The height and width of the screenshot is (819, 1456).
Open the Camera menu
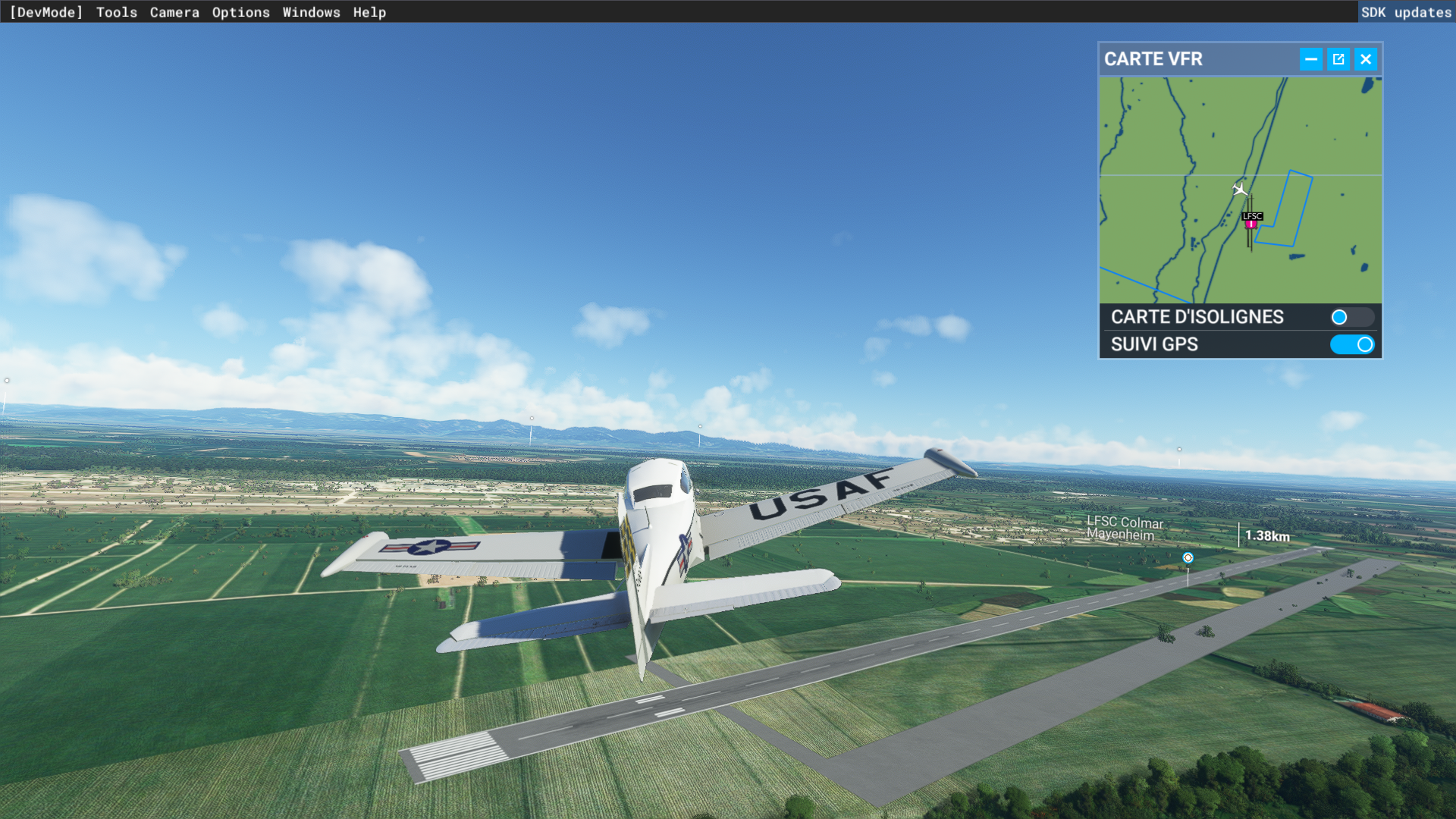click(x=174, y=12)
